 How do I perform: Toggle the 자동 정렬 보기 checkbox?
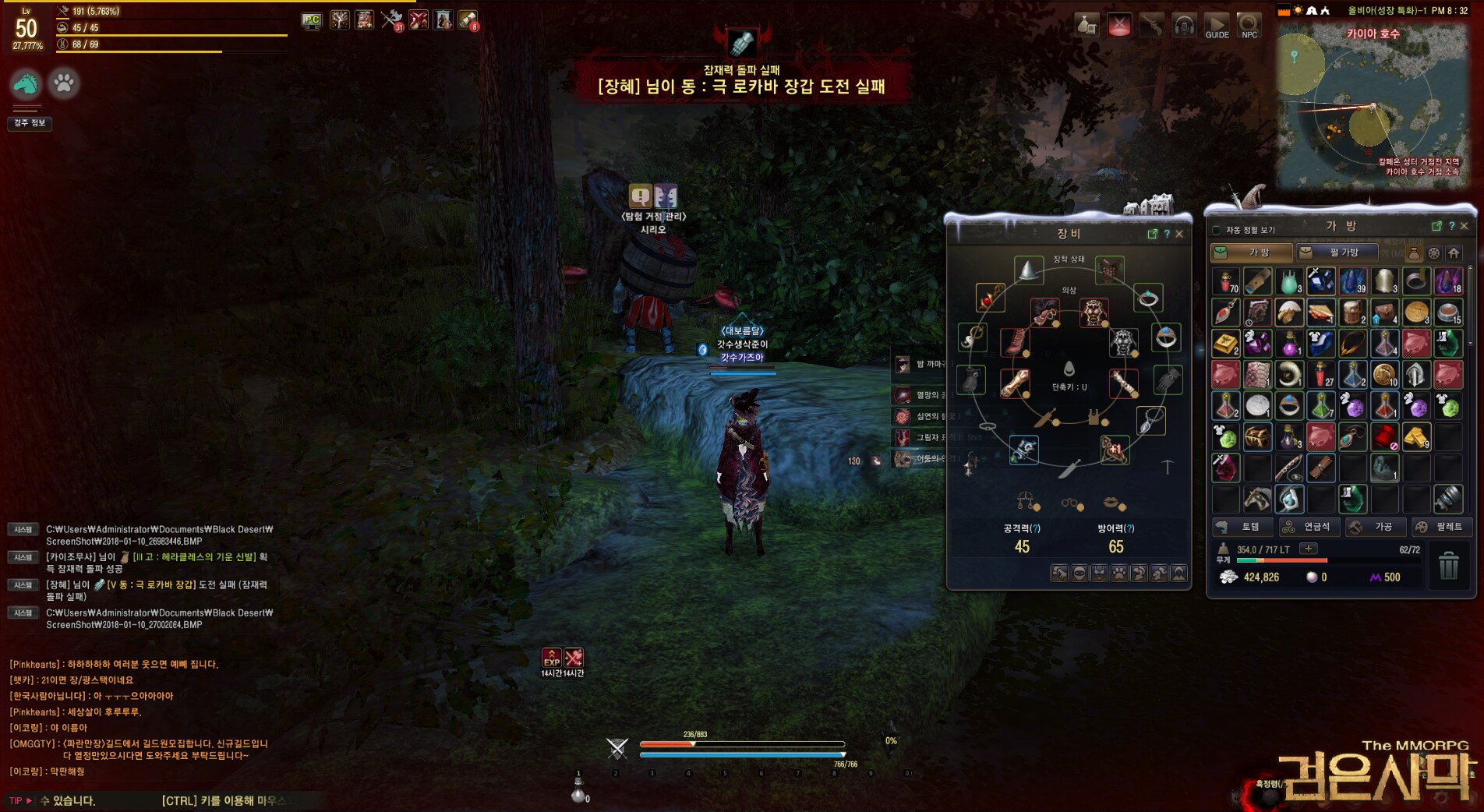point(1216,230)
